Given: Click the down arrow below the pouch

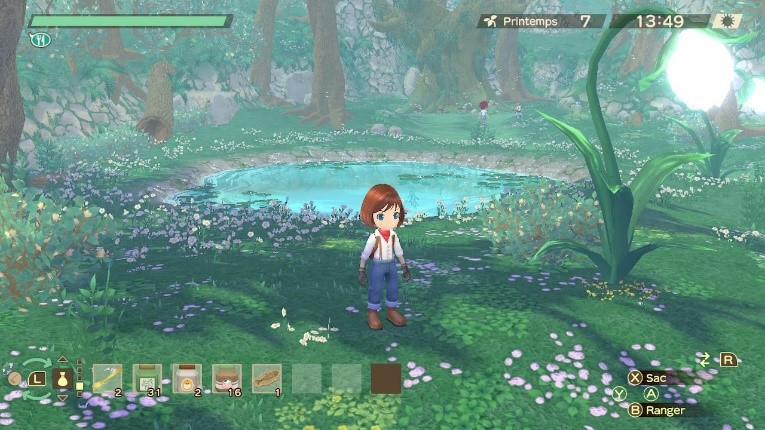Looking at the screenshot, I should 62,398.
